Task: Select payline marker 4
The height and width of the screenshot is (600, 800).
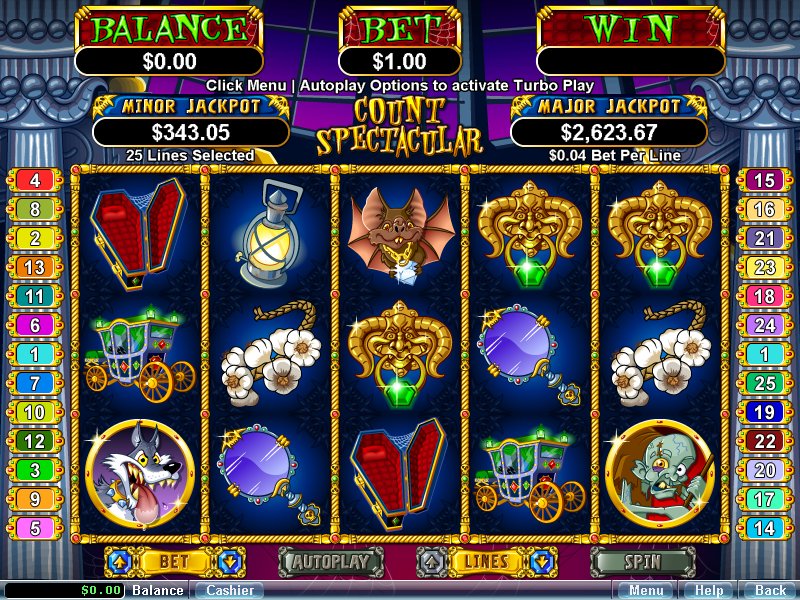Action: tap(35, 181)
